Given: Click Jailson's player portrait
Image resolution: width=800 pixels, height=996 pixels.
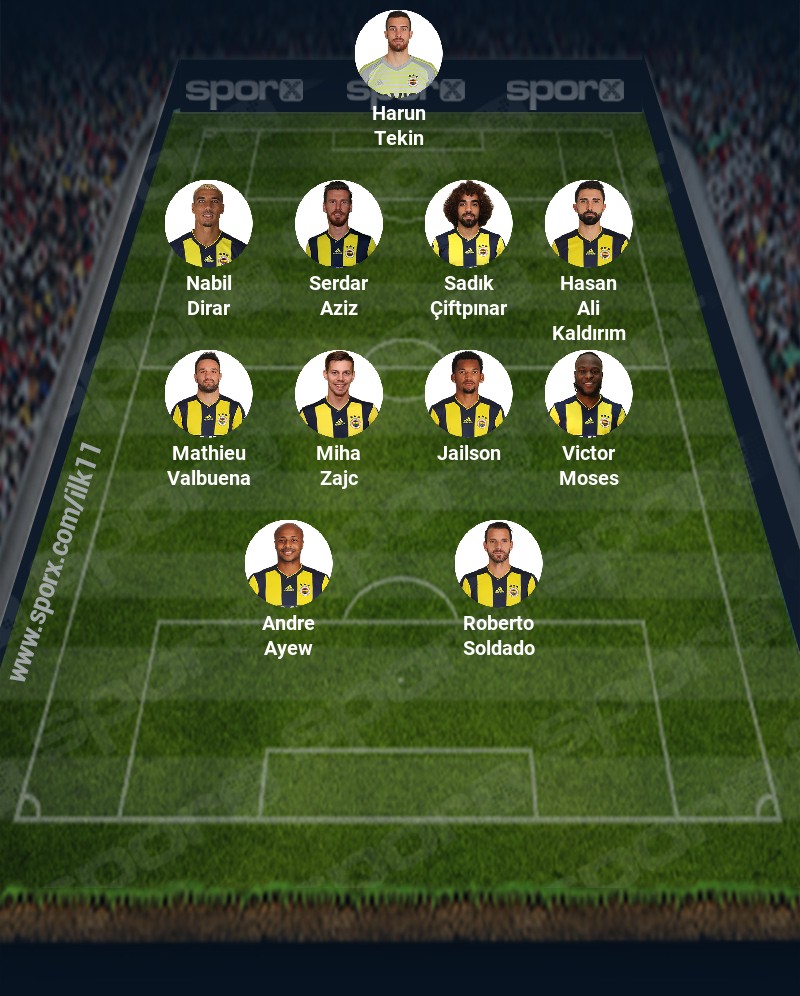Looking at the screenshot, I should [x=469, y=394].
